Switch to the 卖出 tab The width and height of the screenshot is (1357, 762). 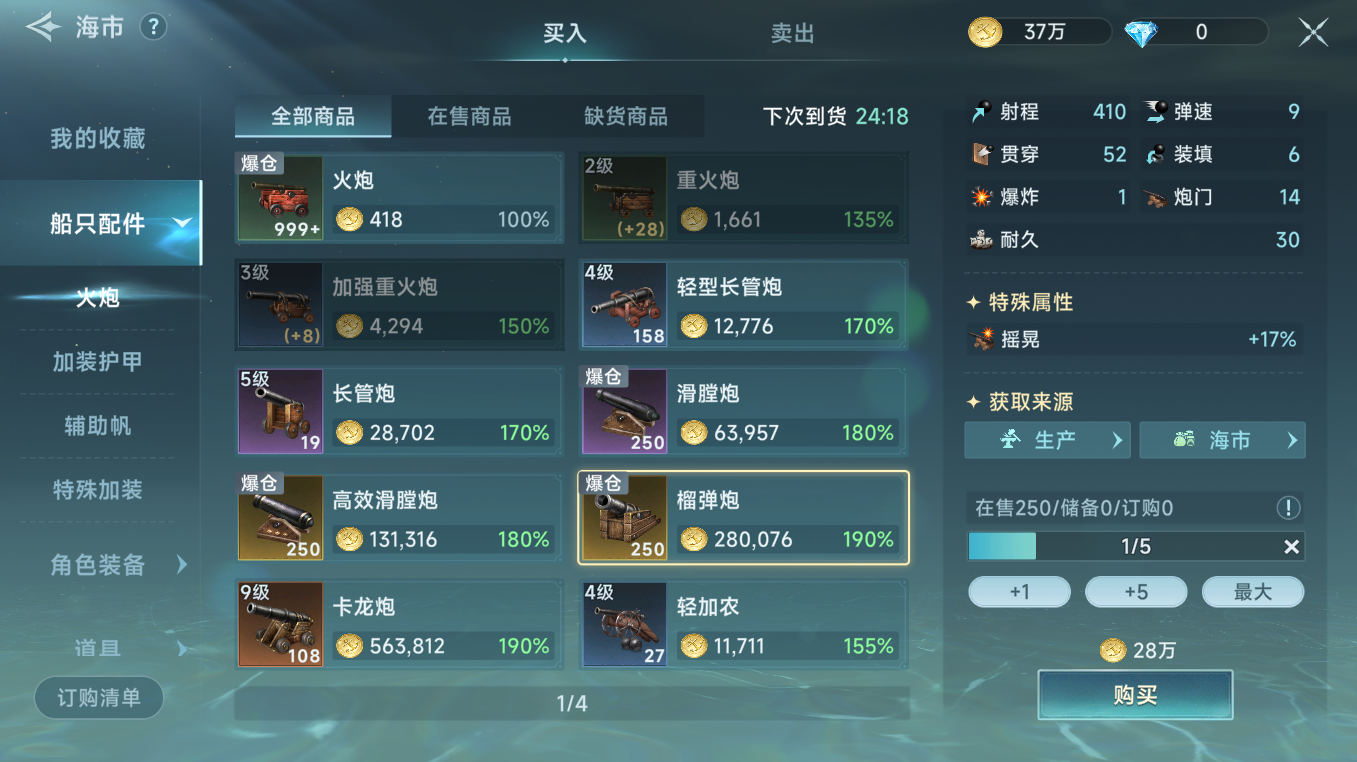pyautogui.click(x=793, y=33)
